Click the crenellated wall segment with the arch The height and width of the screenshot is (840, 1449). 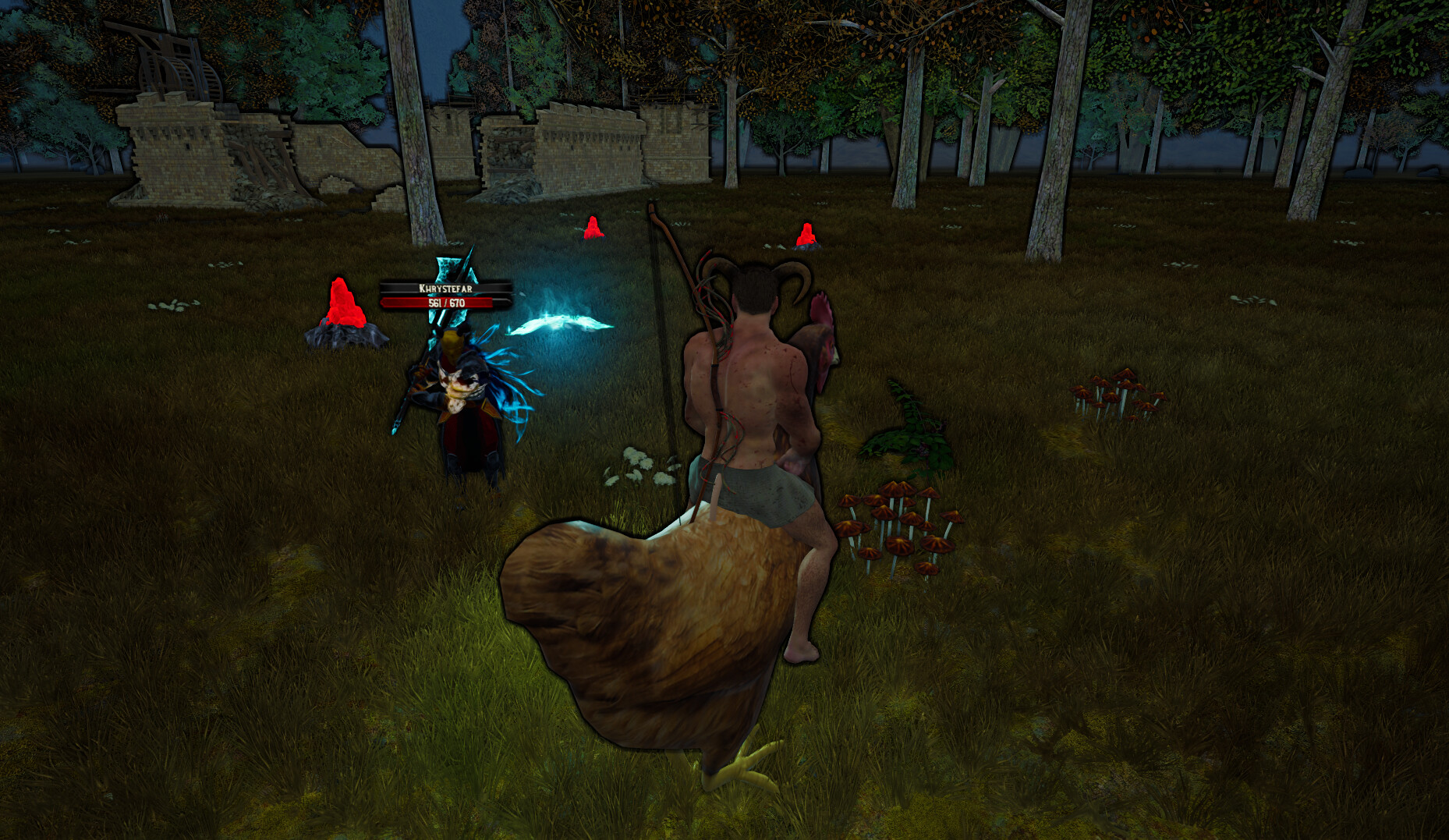click(x=585, y=148)
